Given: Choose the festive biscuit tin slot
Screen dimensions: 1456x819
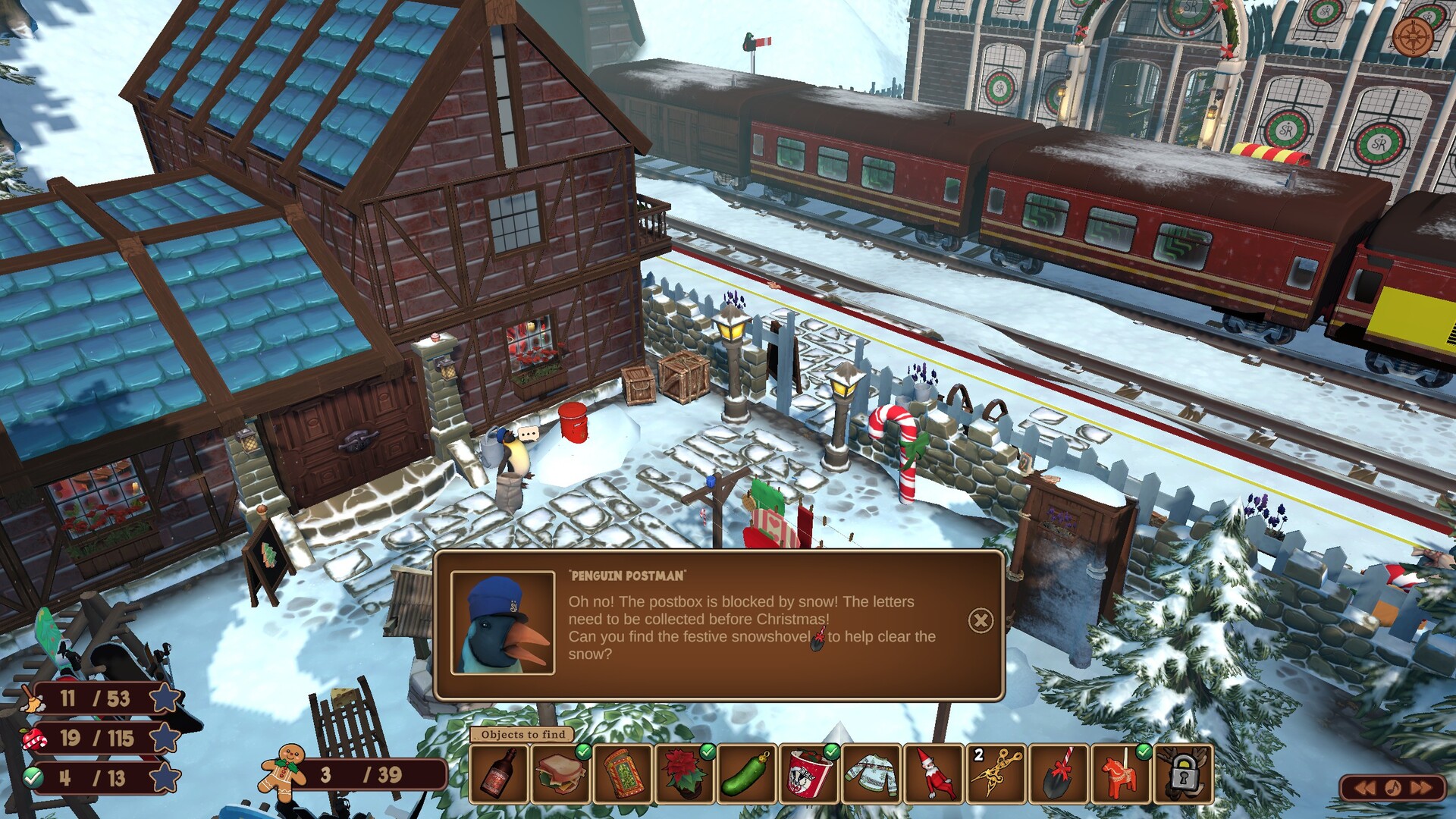Looking at the screenshot, I should (623, 773).
